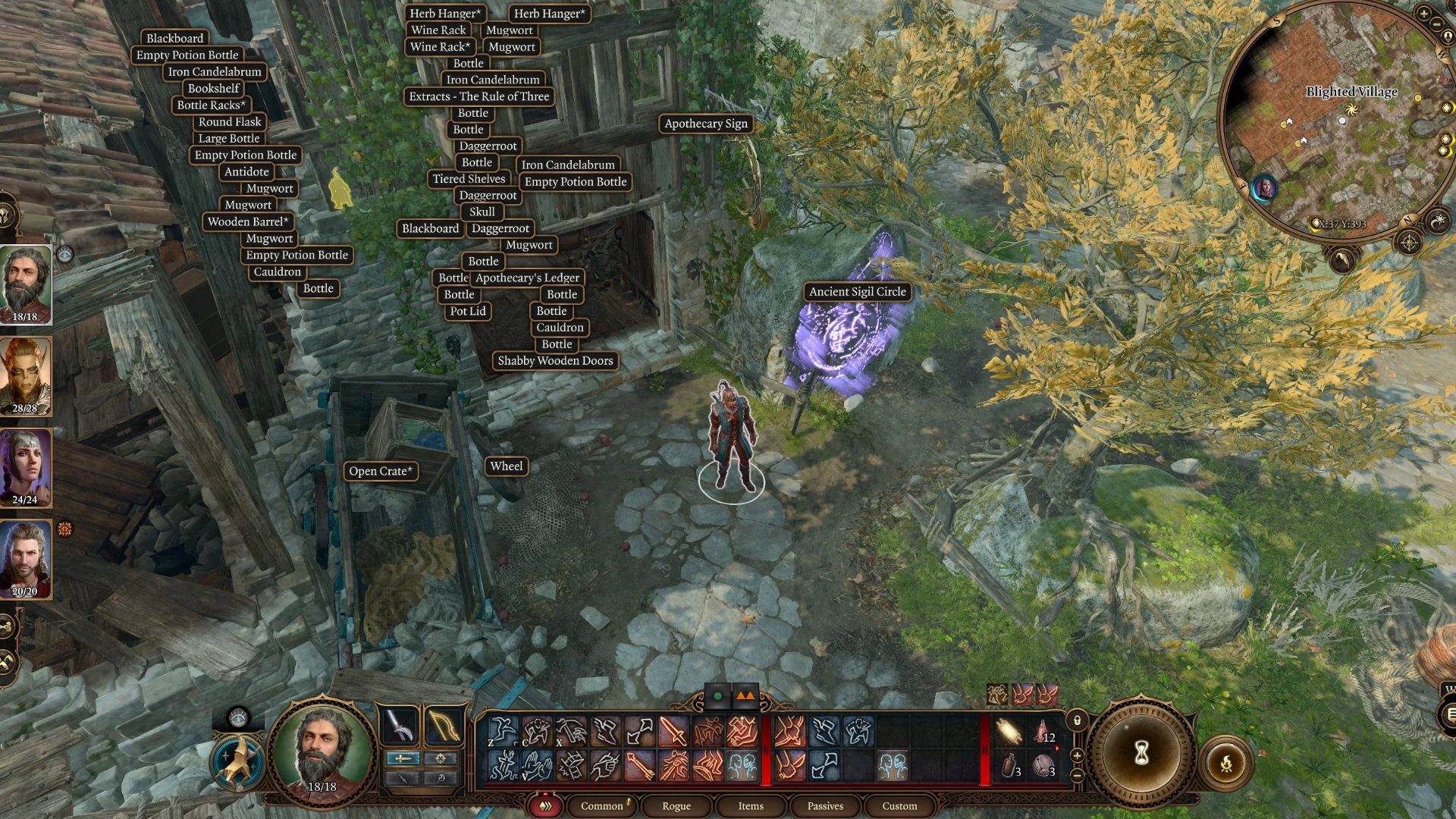Select Shadowheart's party portrait
Image resolution: width=1456 pixels, height=819 pixels.
(25, 468)
